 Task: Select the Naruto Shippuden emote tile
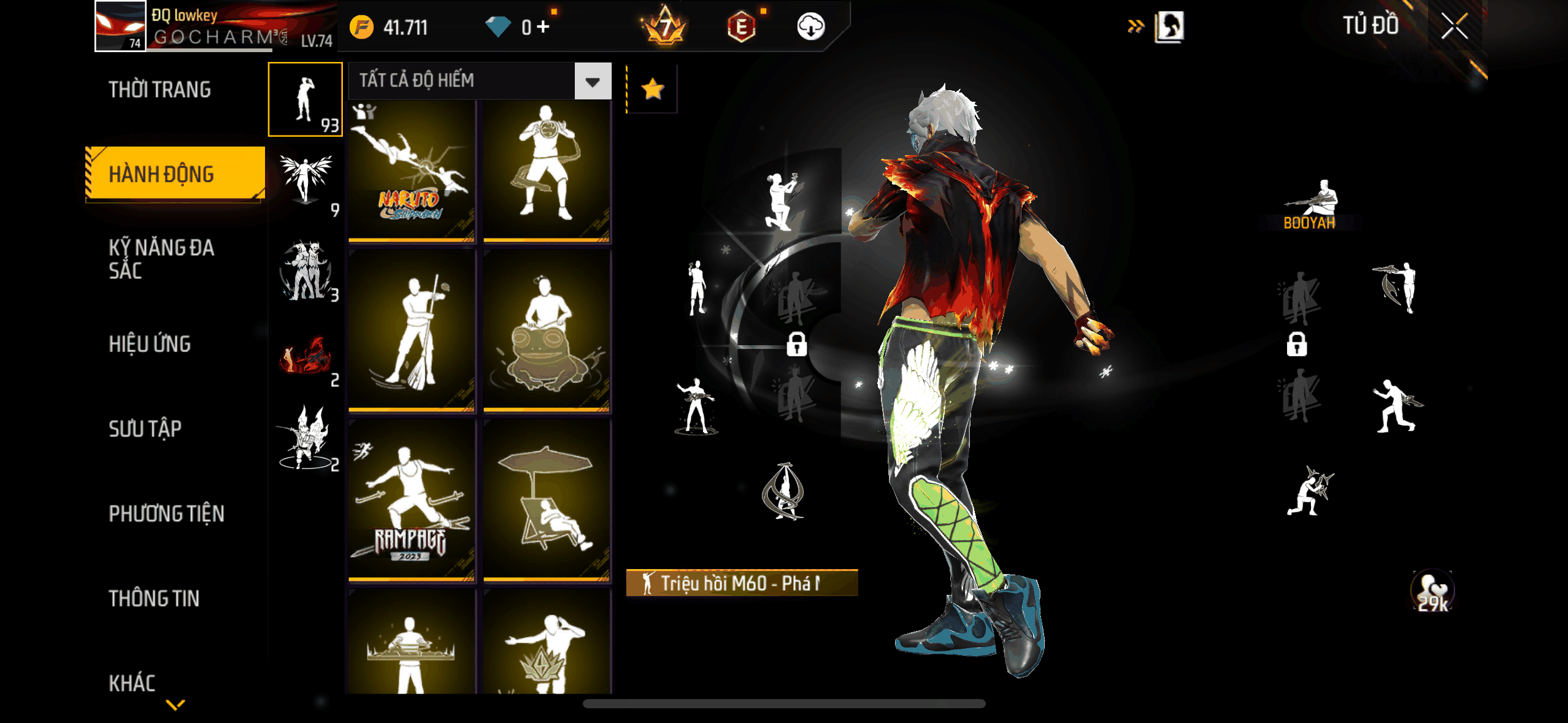(412, 171)
